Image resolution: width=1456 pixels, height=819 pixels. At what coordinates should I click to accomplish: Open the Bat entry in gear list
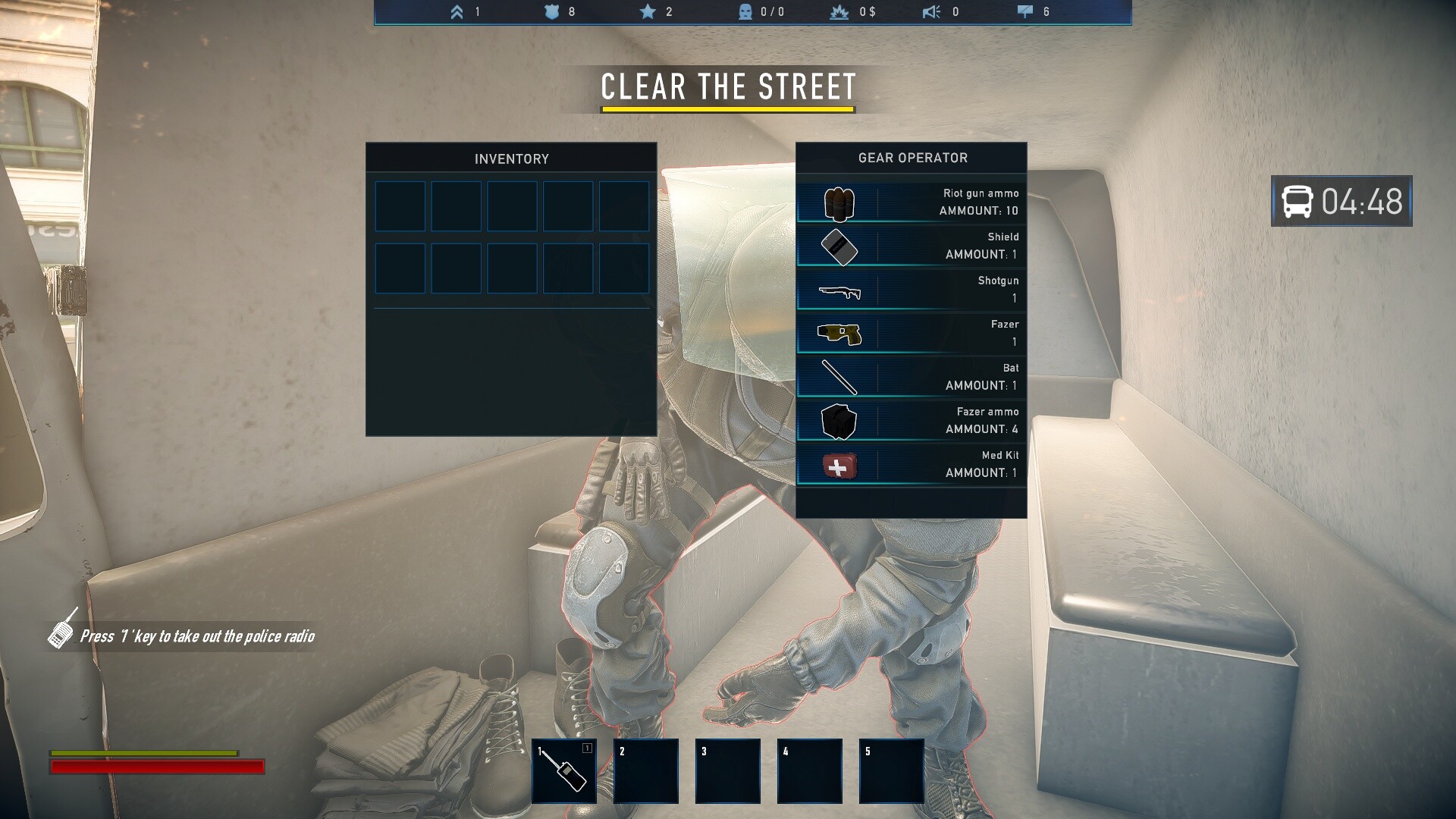(x=840, y=378)
